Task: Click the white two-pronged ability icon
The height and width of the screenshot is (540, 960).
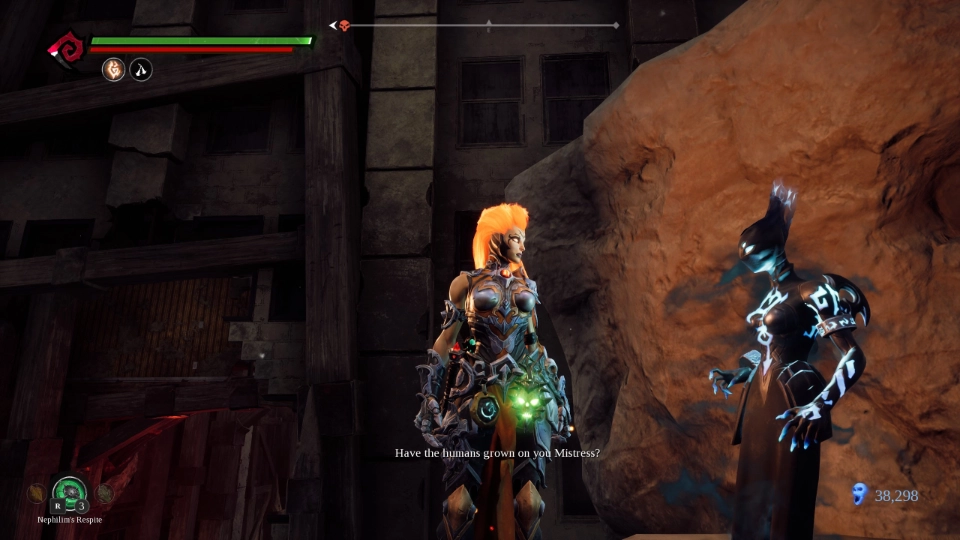Action: click(141, 70)
